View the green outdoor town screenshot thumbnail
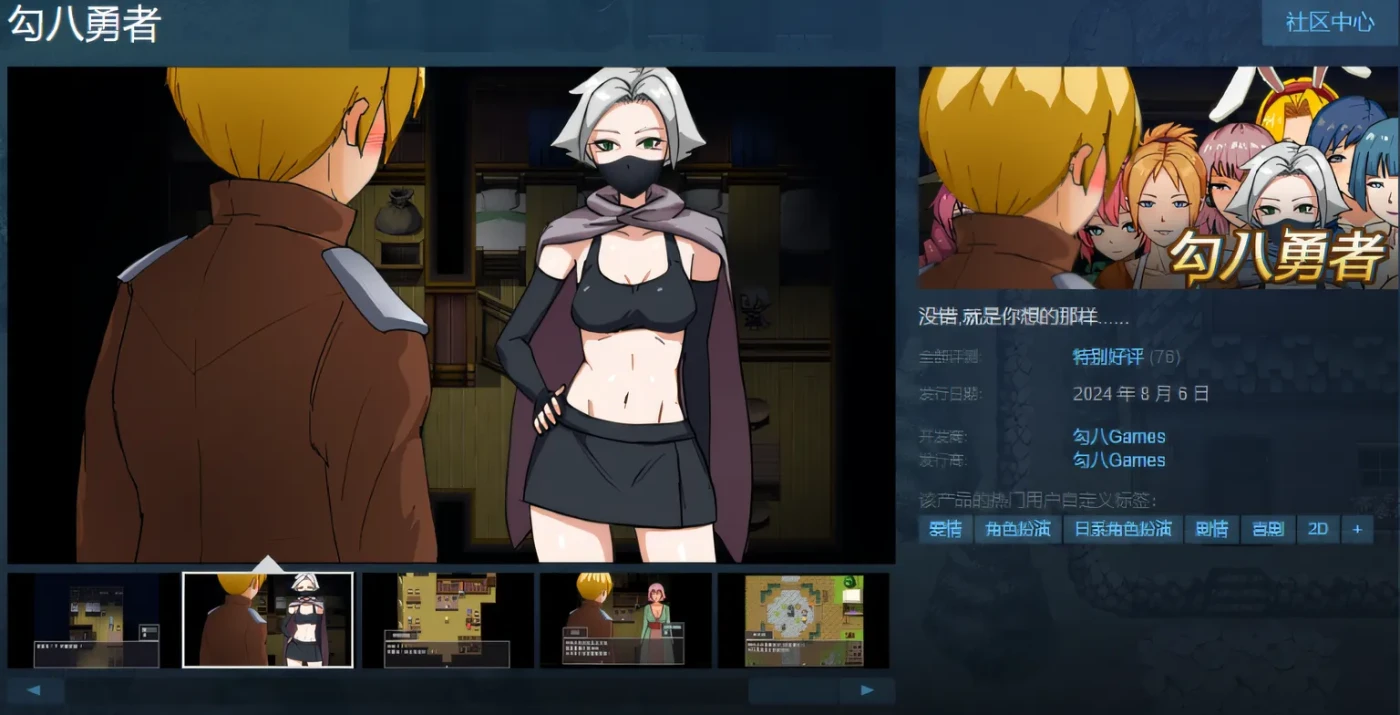 click(x=803, y=620)
